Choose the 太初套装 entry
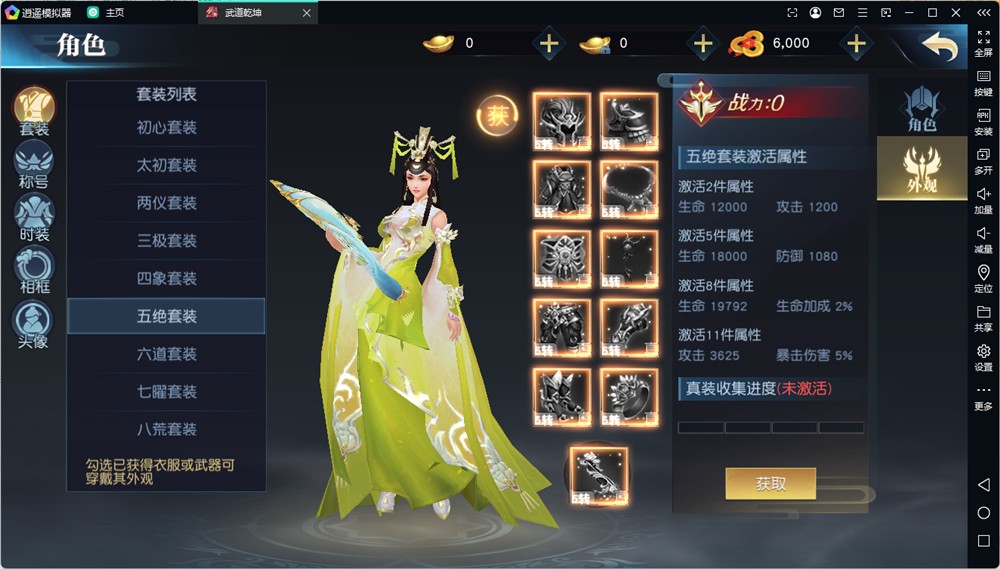The image size is (1000, 569). pyautogui.click(x=166, y=165)
